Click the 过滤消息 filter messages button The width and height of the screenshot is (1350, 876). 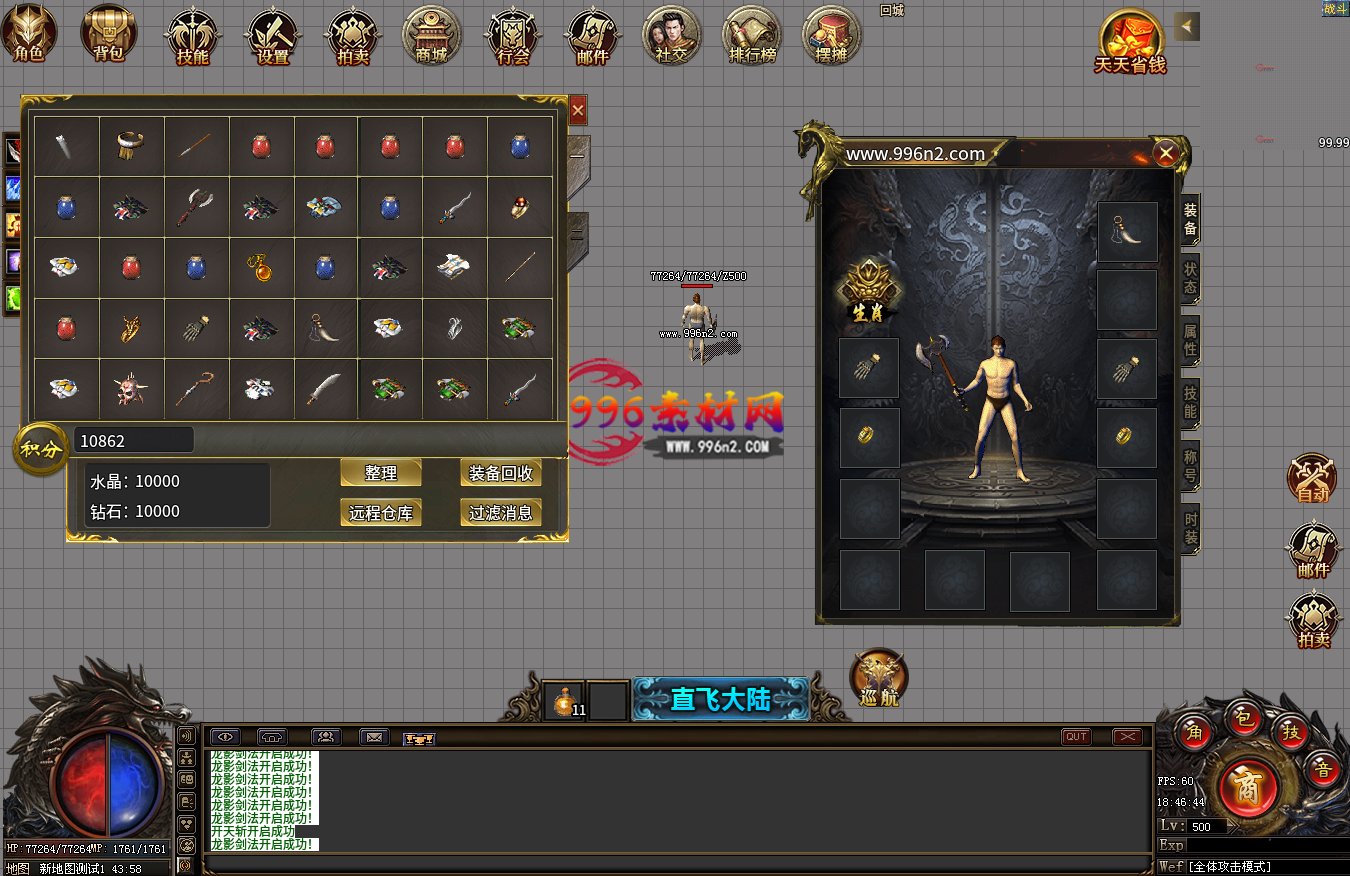501,513
